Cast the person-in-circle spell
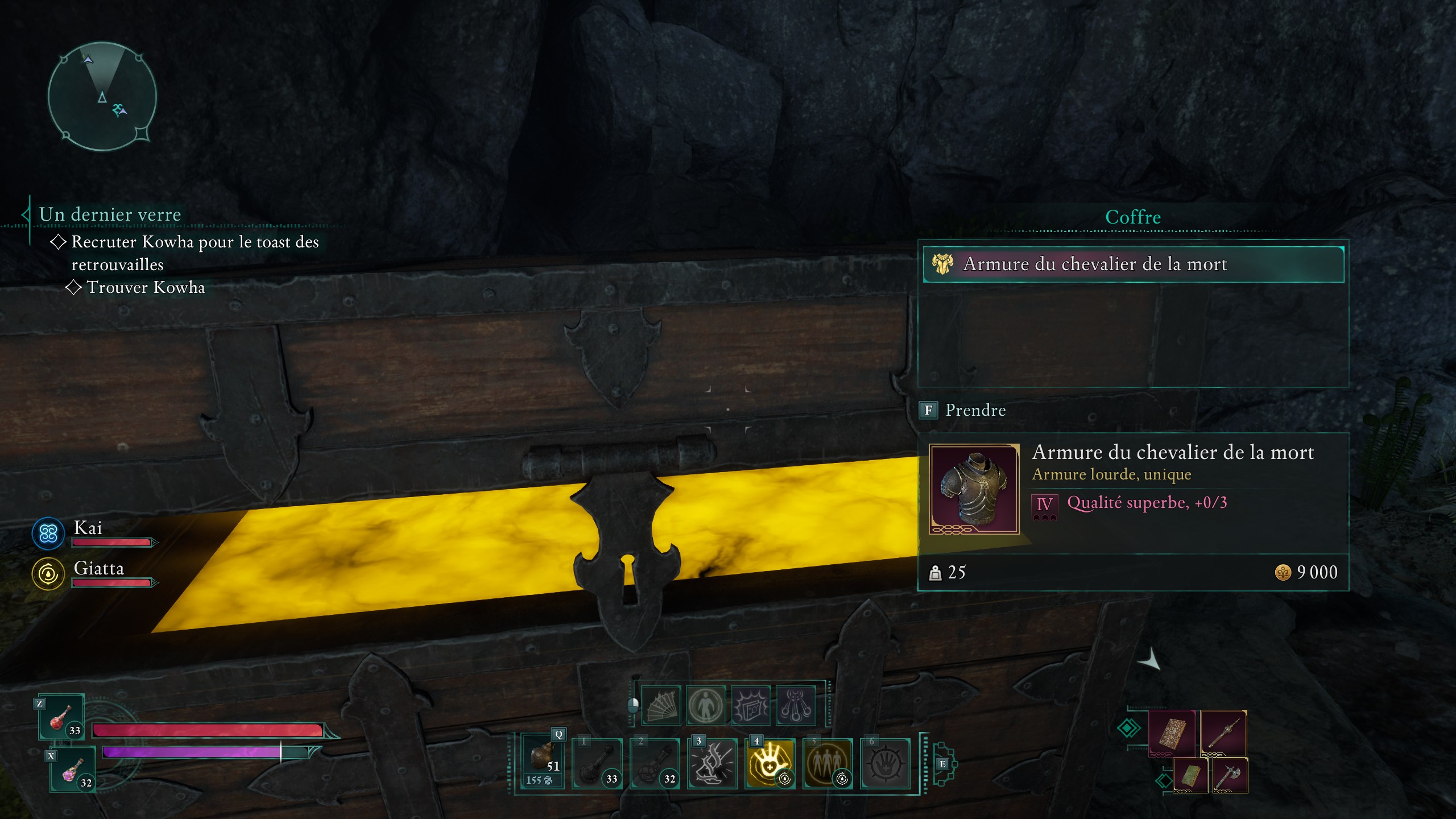This screenshot has width=1456, height=819. click(706, 705)
